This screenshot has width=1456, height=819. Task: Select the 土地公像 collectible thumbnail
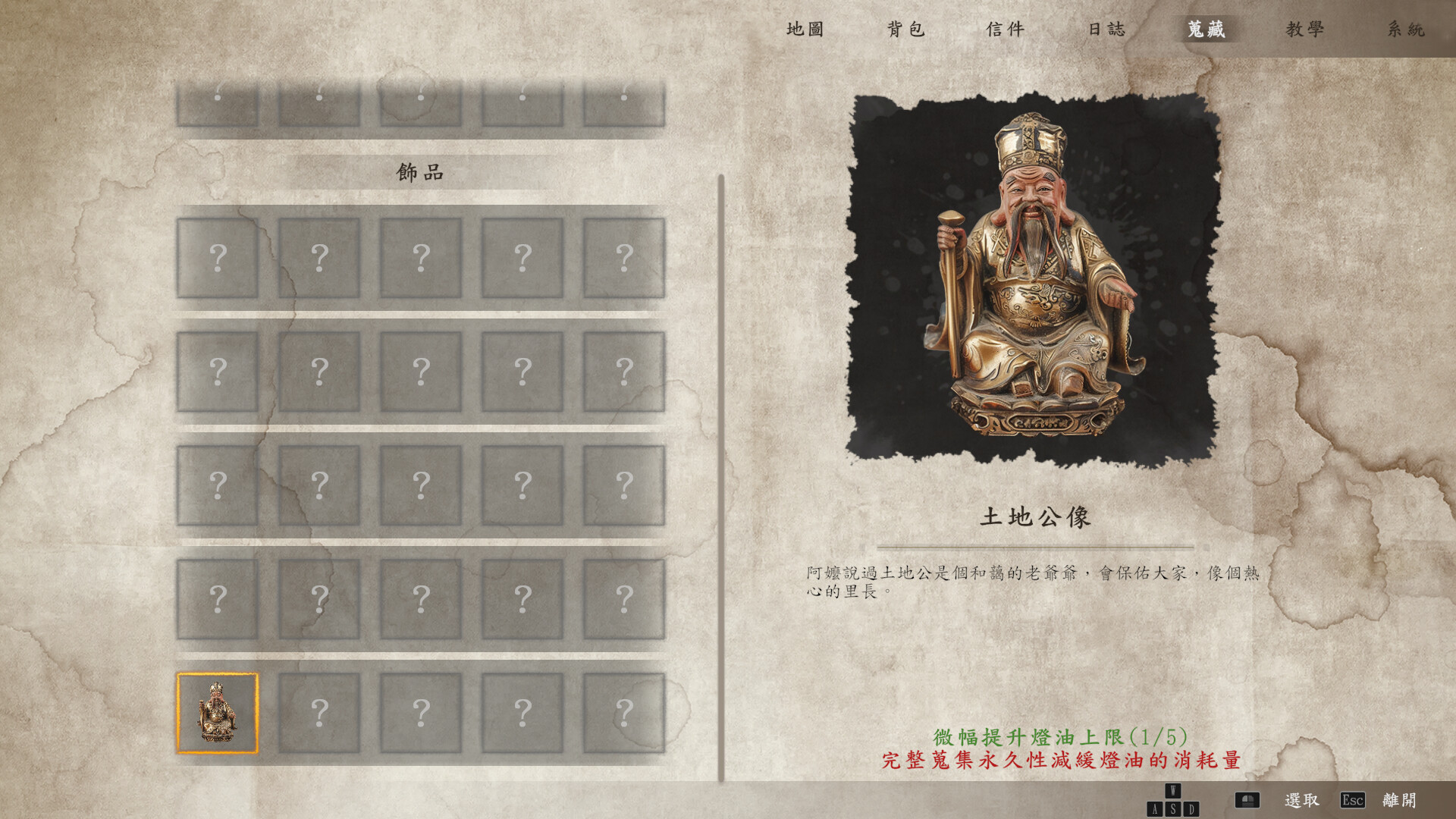pyautogui.click(x=218, y=711)
